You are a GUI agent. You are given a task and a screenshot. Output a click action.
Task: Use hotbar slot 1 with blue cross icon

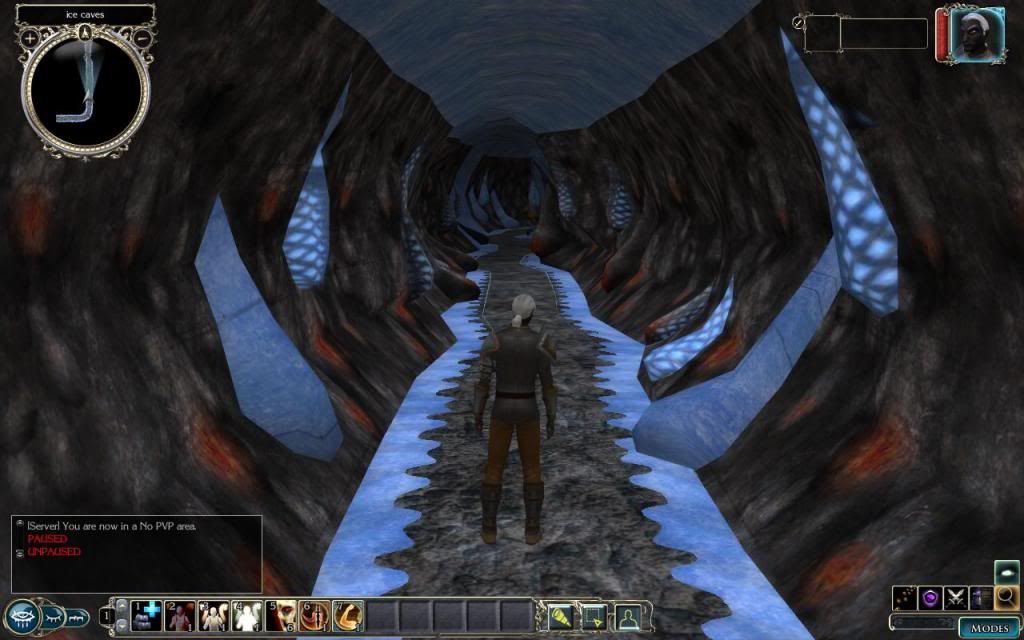[x=148, y=616]
